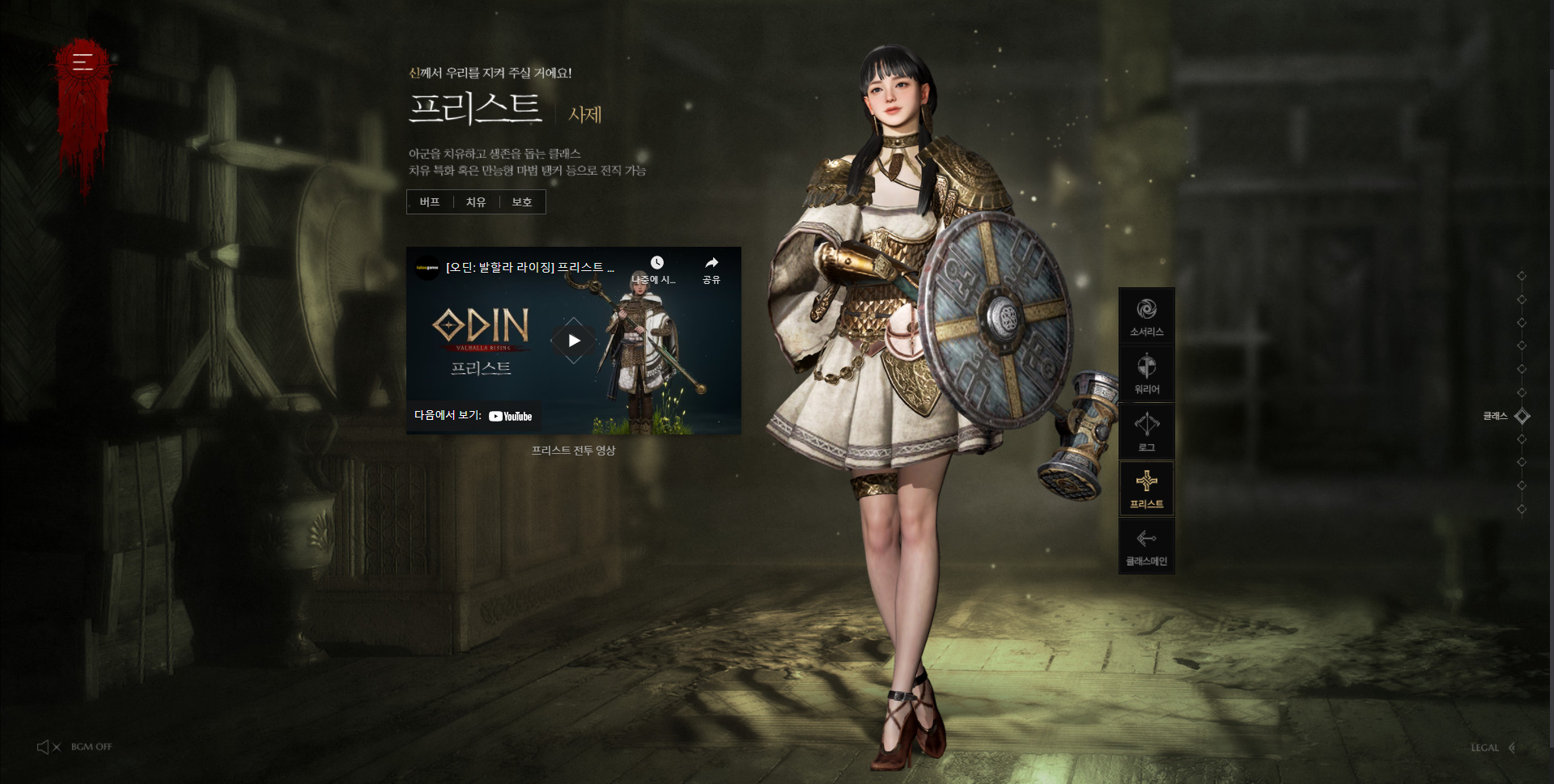The width and height of the screenshot is (1554, 784).
Task: Add video to Watch Later
Action: click(656, 269)
